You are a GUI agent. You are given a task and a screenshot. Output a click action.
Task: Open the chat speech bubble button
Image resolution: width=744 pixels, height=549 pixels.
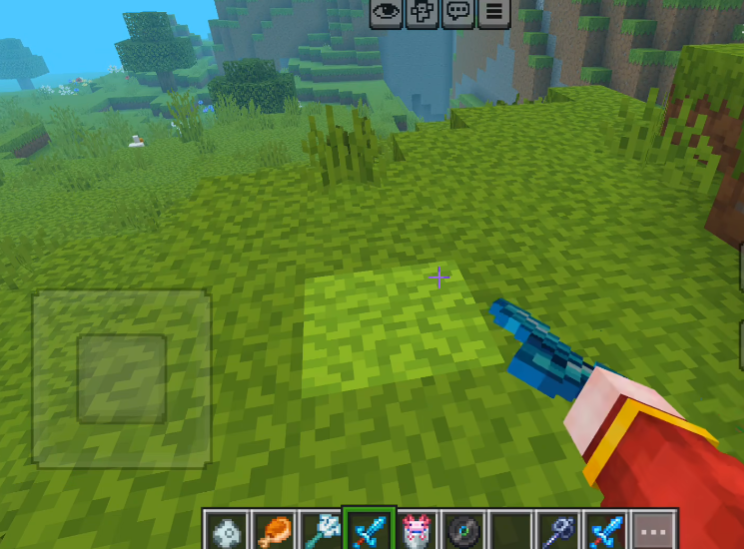pyautogui.click(x=458, y=13)
